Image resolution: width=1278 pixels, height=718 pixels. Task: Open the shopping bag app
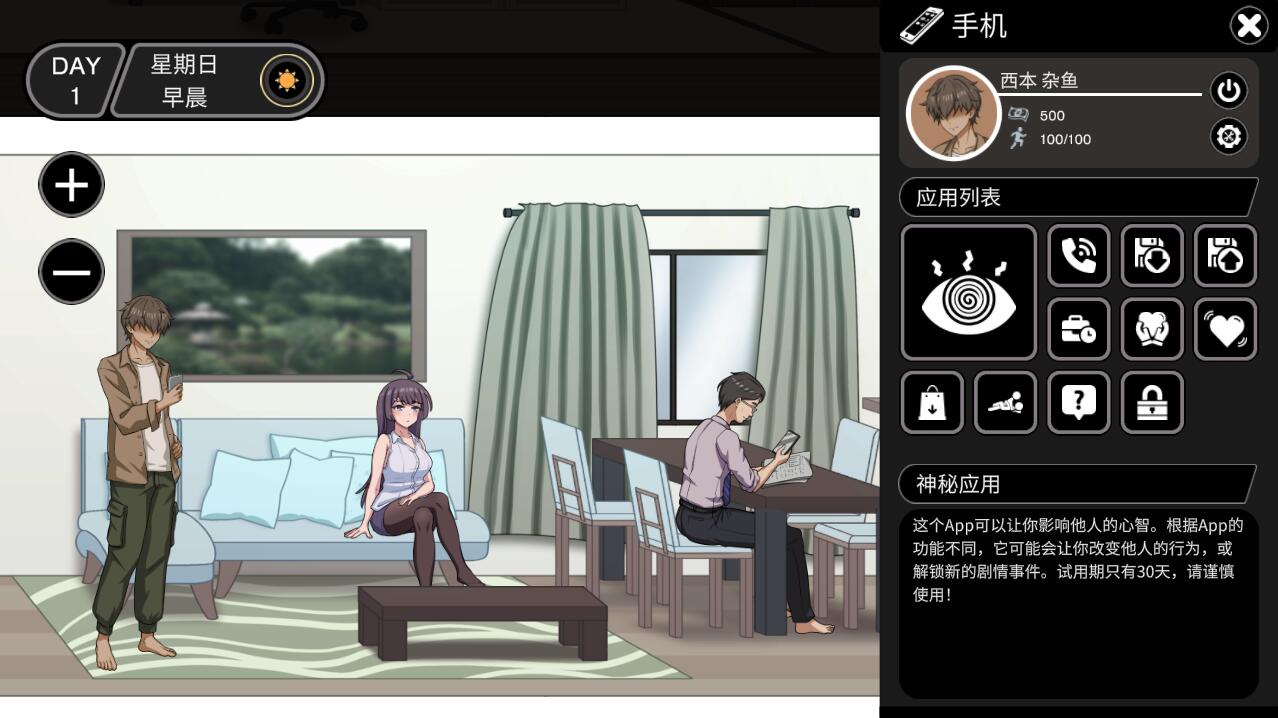point(932,403)
